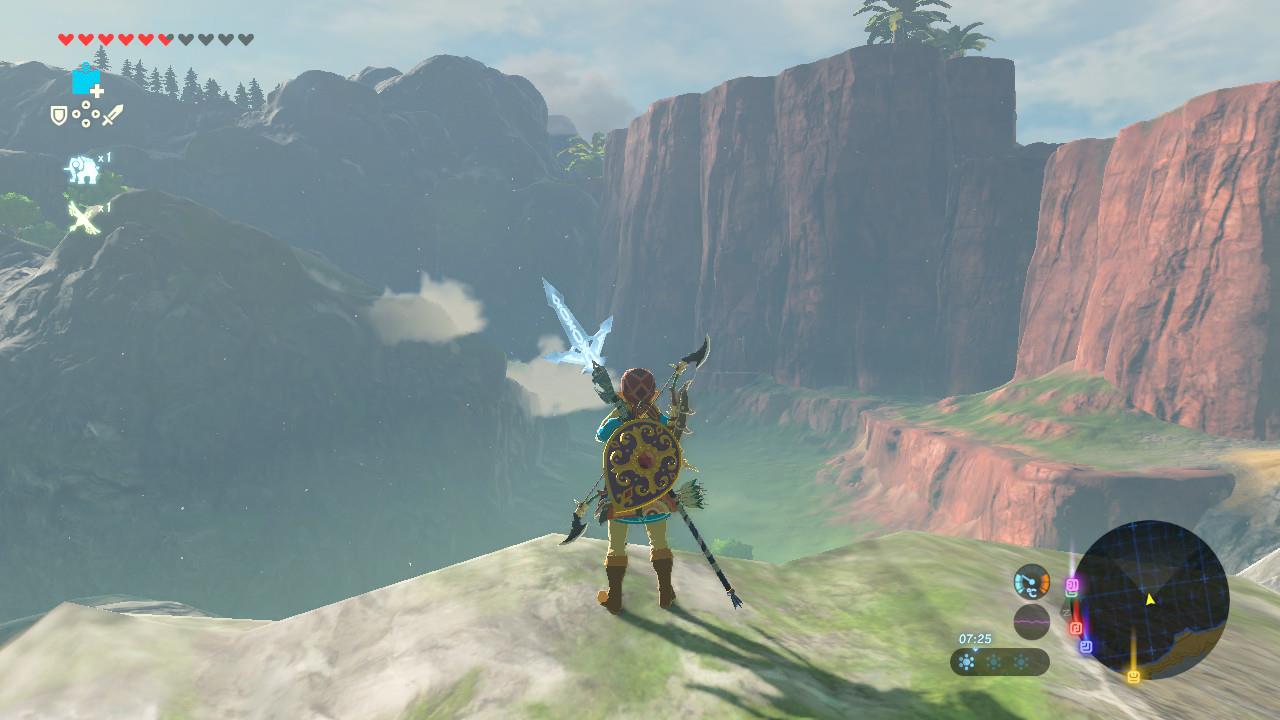1280x720 pixels.
Task: Select the red shrine marker on minimap
Action: (1076, 628)
